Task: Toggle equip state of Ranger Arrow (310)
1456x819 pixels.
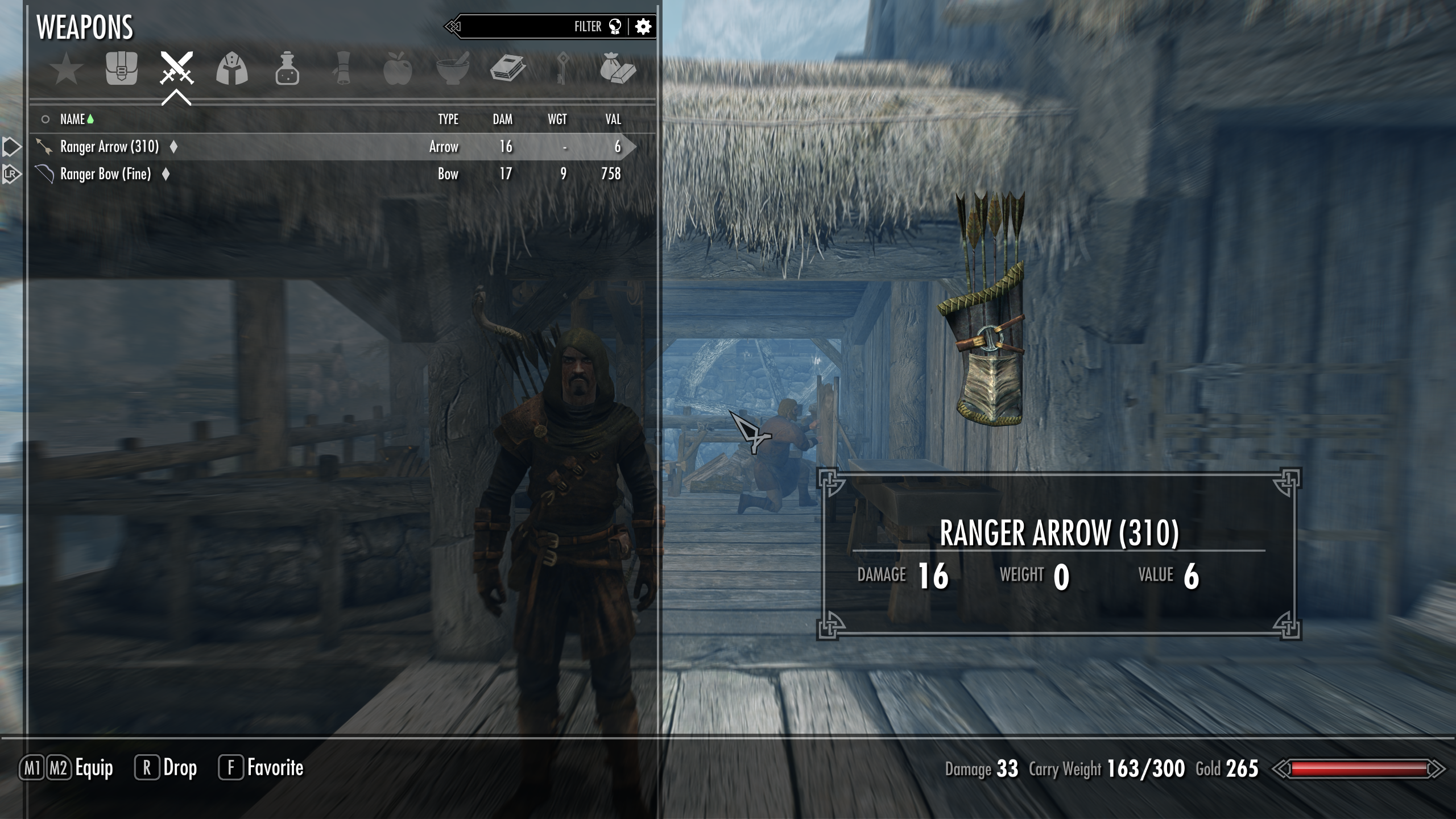Action: pyautogui.click(x=109, y=146)
